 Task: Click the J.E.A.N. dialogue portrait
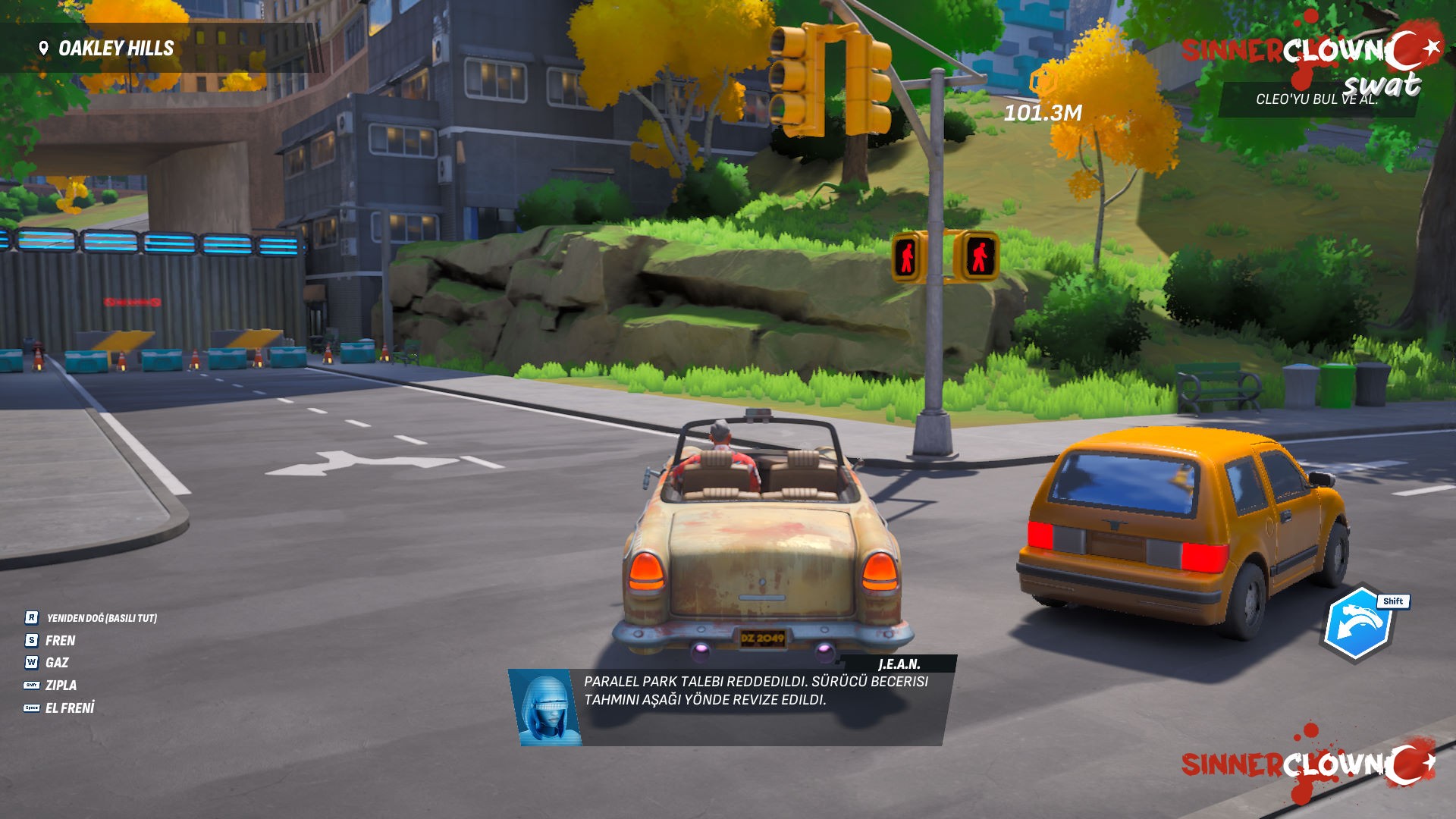[544, 708]
